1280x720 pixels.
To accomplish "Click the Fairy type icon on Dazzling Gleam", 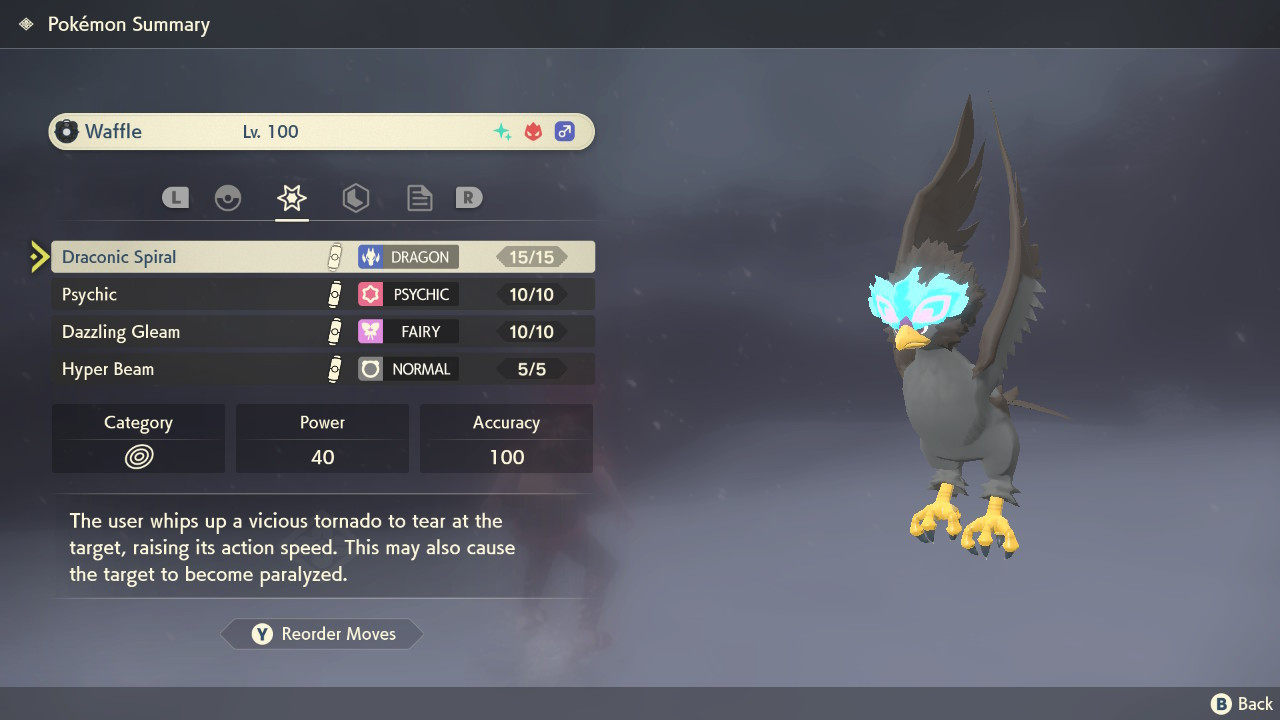I will pos(369,331).
